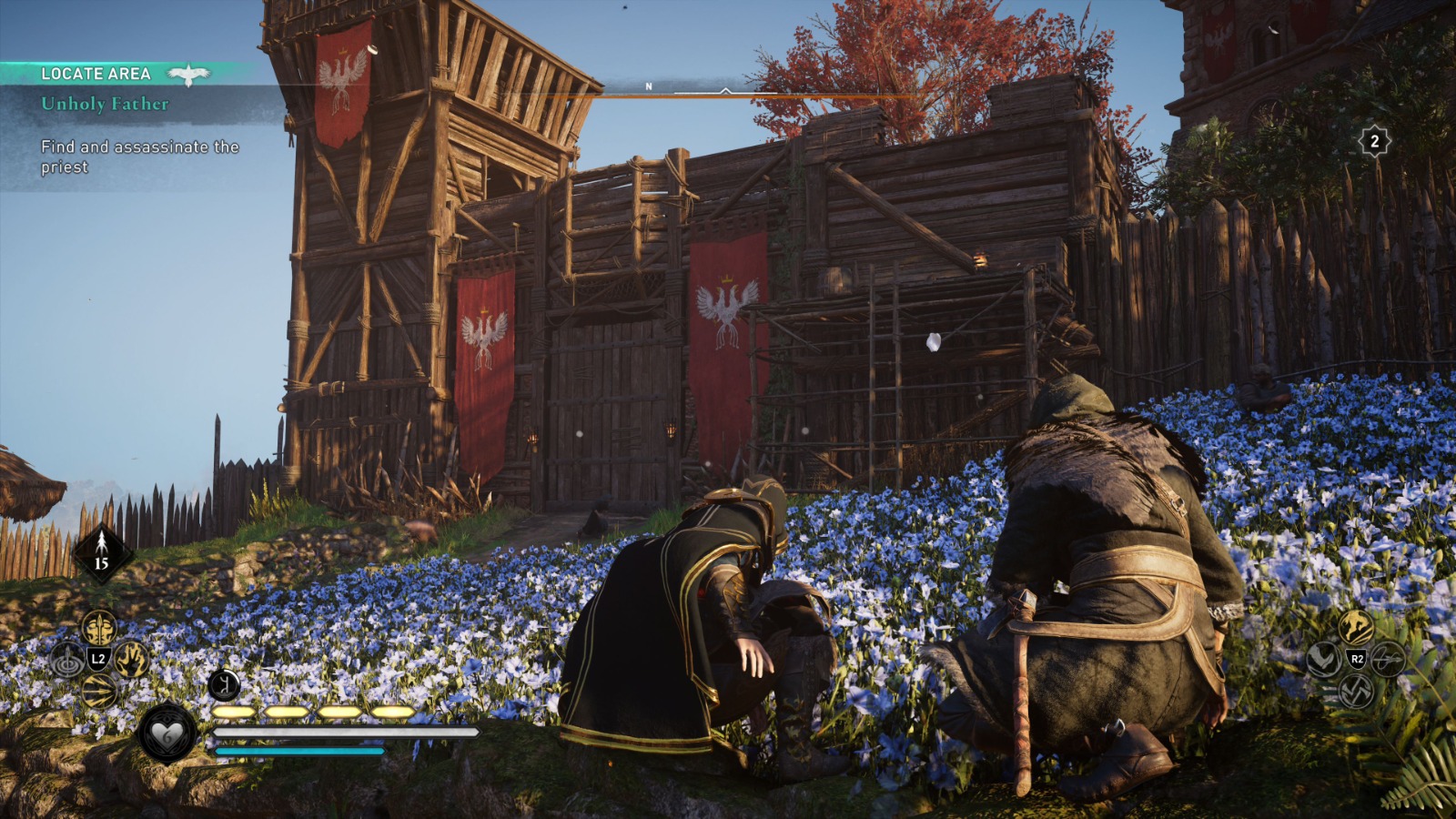Screen dimensions: 1456x819
Task: Activate the golden hand ranged ability
Action: point(131,659)
